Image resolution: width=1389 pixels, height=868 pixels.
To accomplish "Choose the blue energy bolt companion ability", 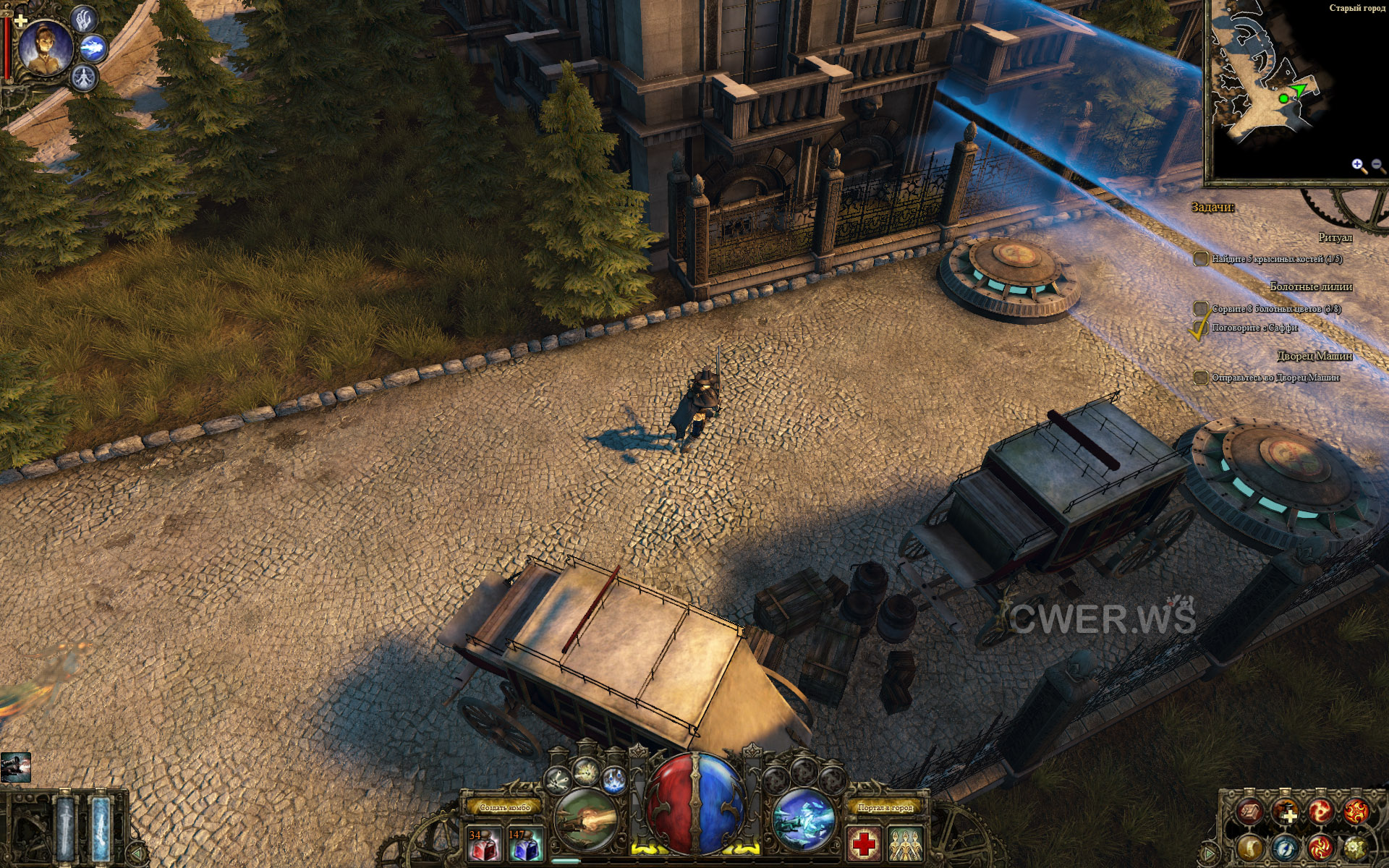I will [93, 48].
